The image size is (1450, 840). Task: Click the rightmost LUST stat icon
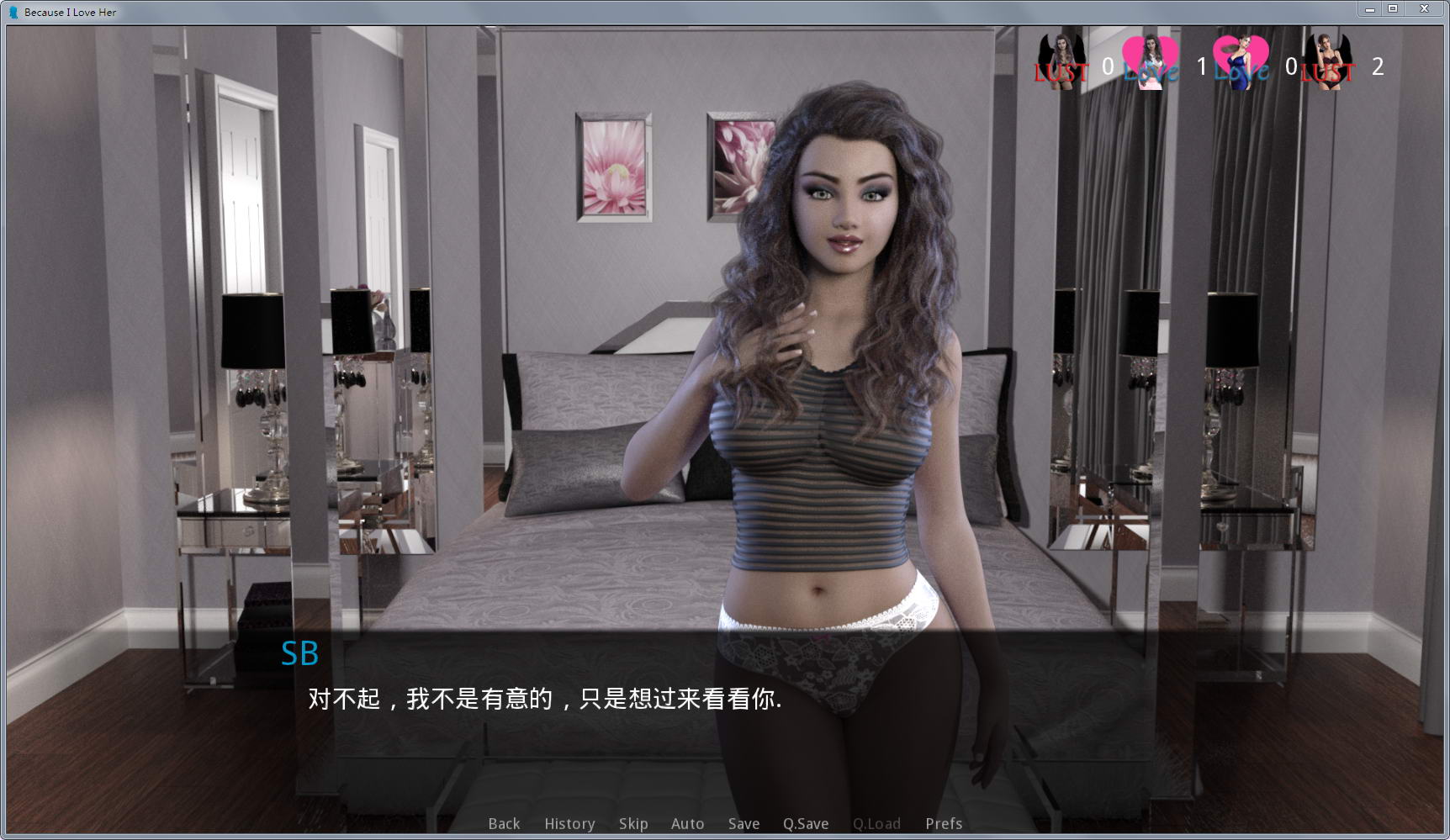[1327, 57]
